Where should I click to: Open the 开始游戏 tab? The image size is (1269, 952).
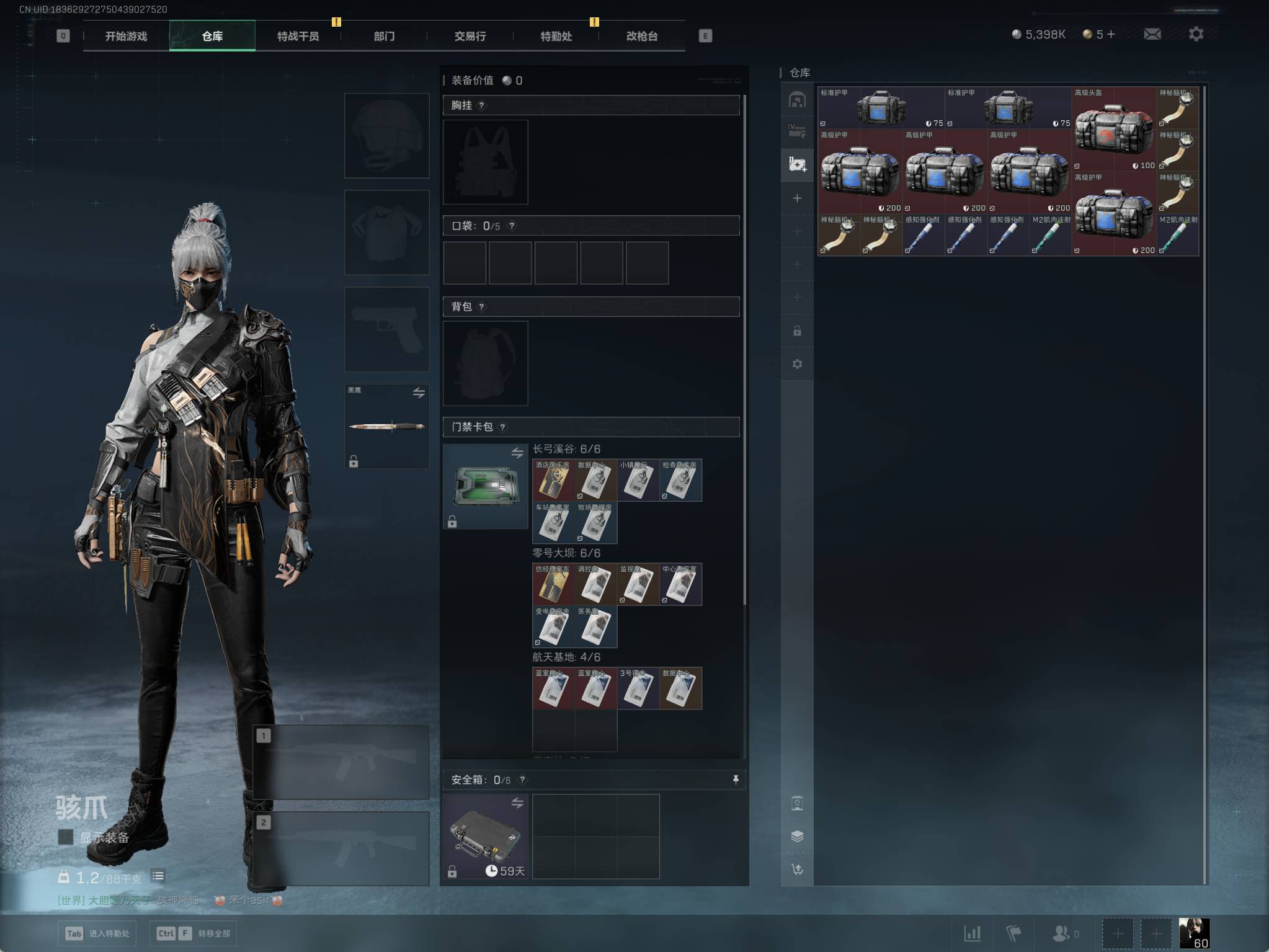pyautogui.click(x=126, y=36)
